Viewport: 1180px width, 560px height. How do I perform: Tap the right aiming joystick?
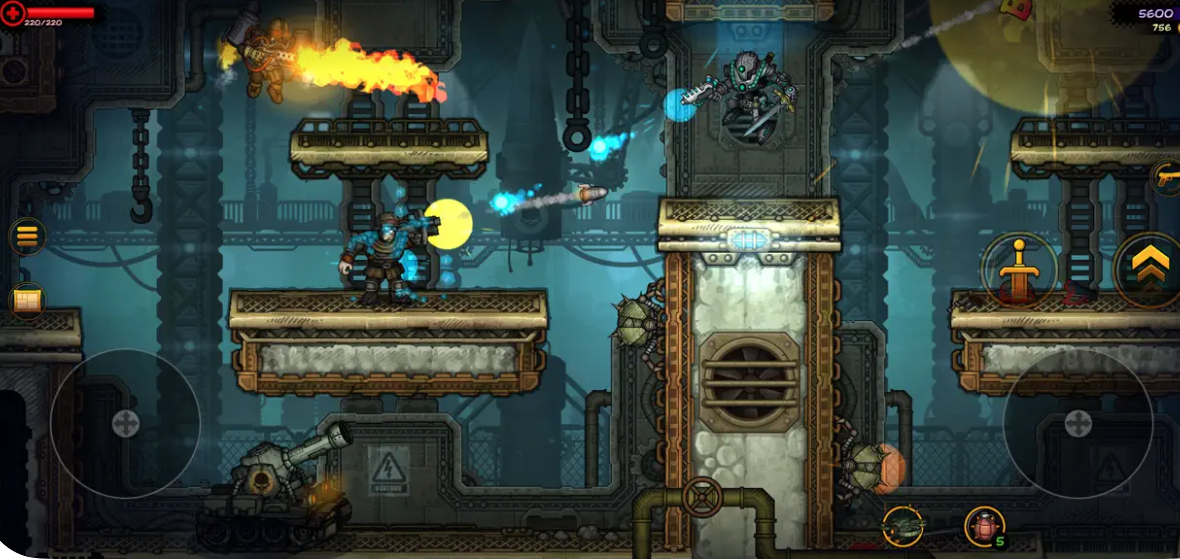click(x=1077, y=423)
